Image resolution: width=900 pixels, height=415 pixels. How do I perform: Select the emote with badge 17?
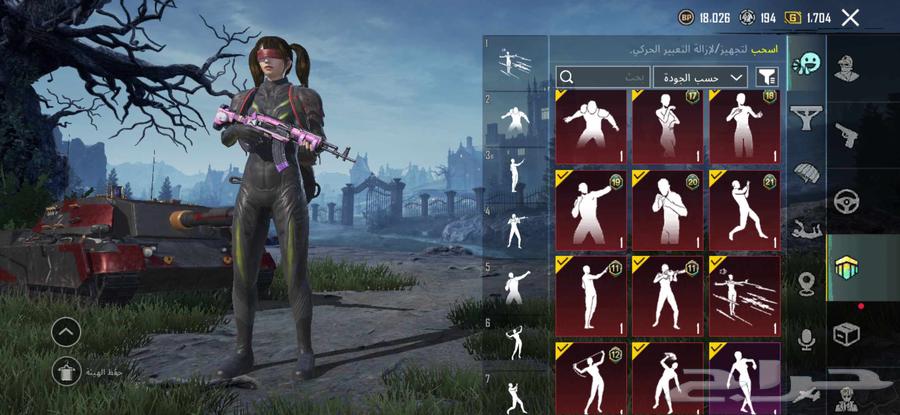[666, 127]
